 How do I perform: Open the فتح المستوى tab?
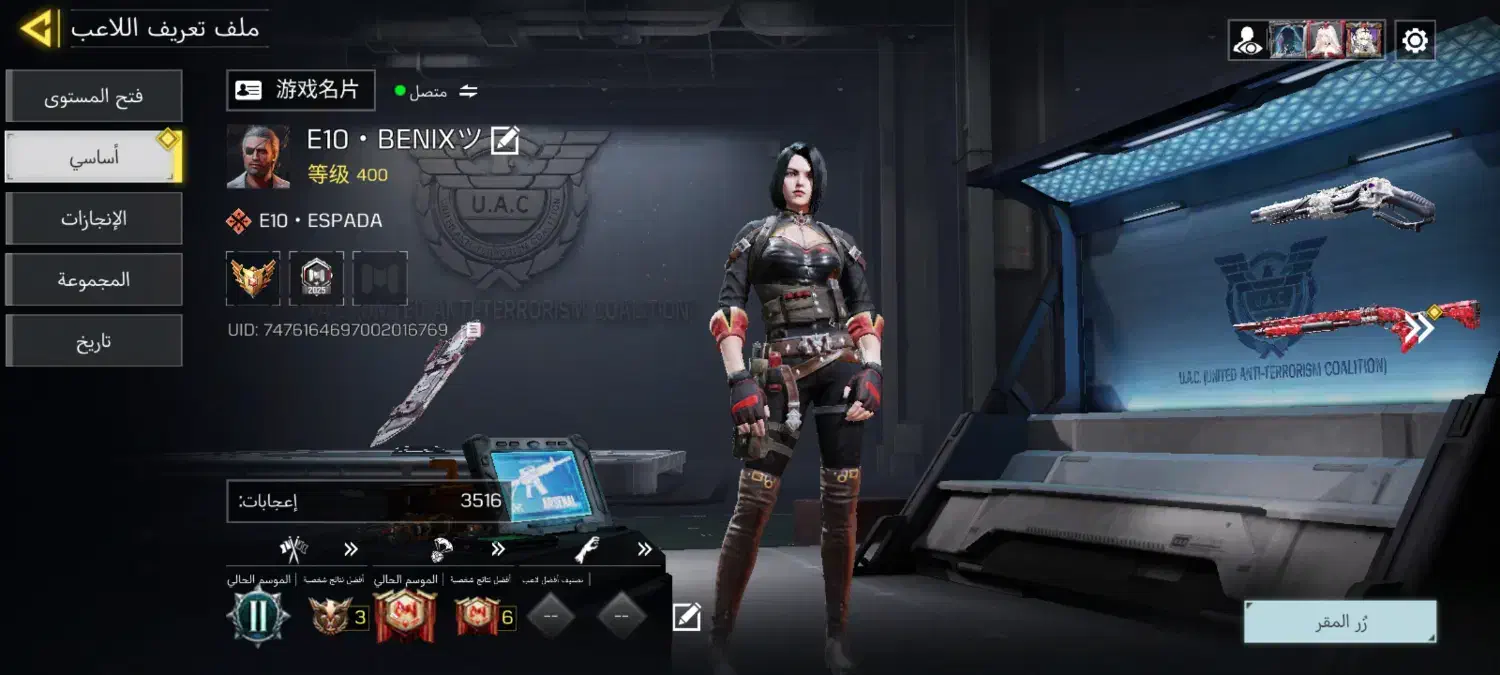tap(94, 97)
